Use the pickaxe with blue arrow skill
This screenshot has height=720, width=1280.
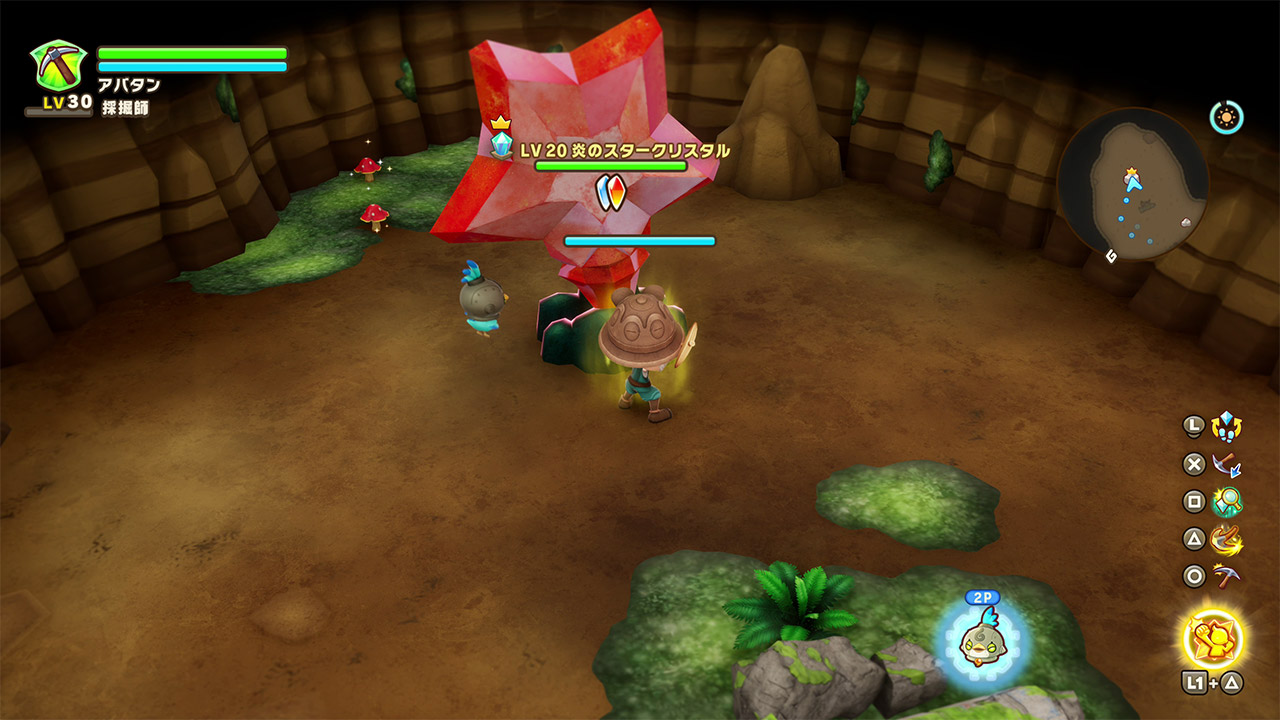pyautogui.click(x=1226, y=464)
